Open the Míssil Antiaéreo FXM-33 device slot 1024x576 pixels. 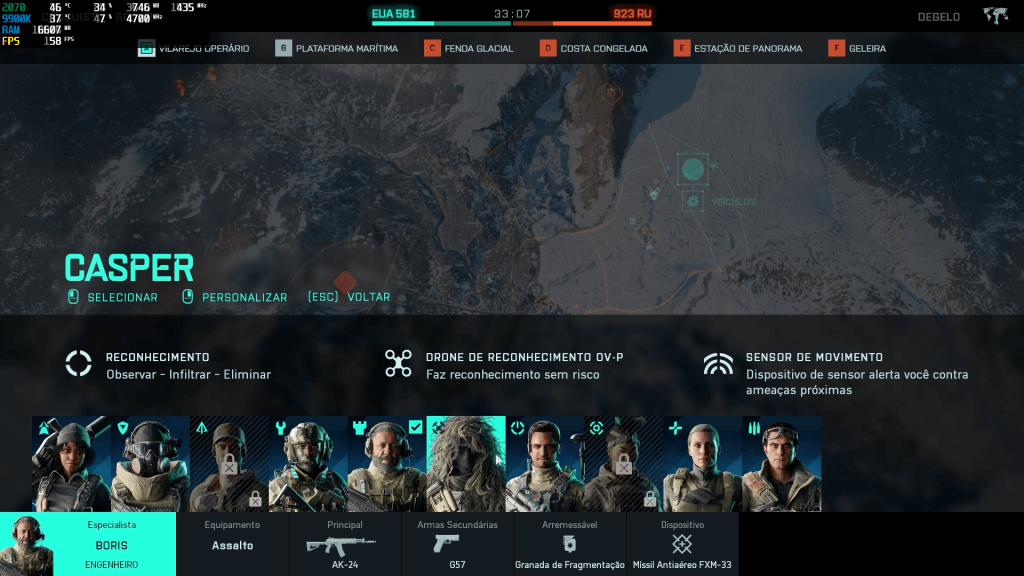click(682, 544)
